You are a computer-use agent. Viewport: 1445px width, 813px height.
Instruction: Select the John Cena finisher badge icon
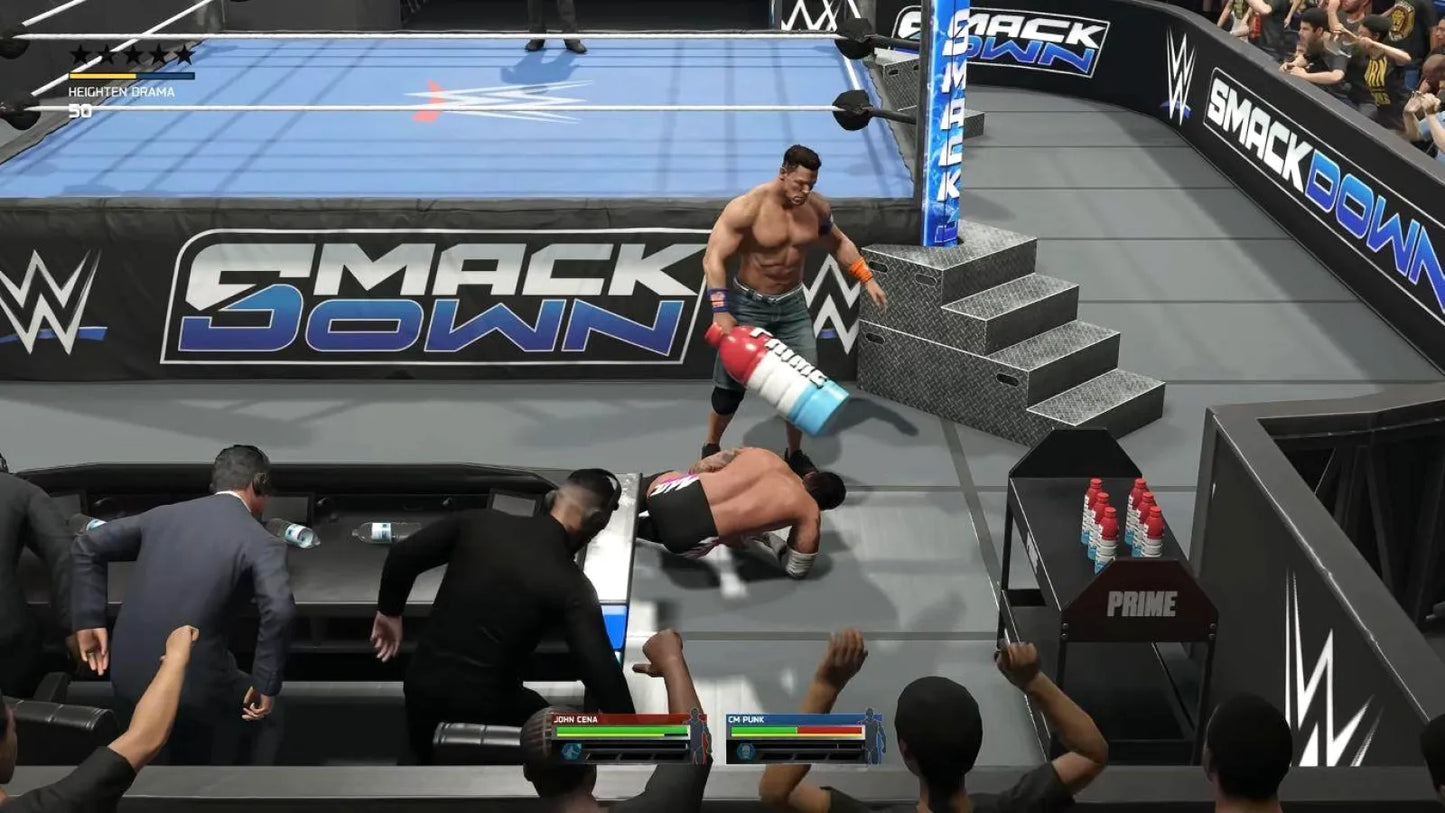click(x=571, y=751)
